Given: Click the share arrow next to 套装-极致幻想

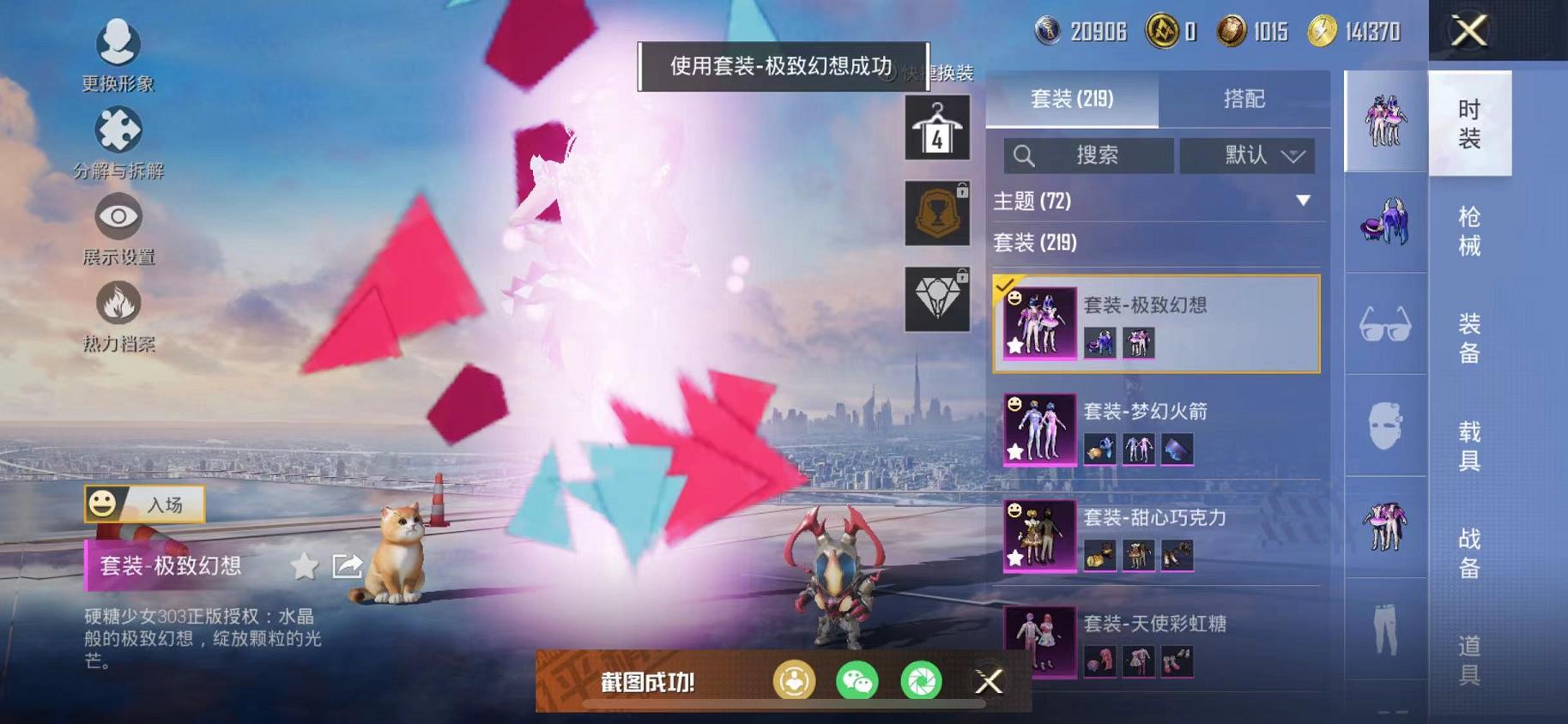Looking at the screenshot, I should [348, 566].
